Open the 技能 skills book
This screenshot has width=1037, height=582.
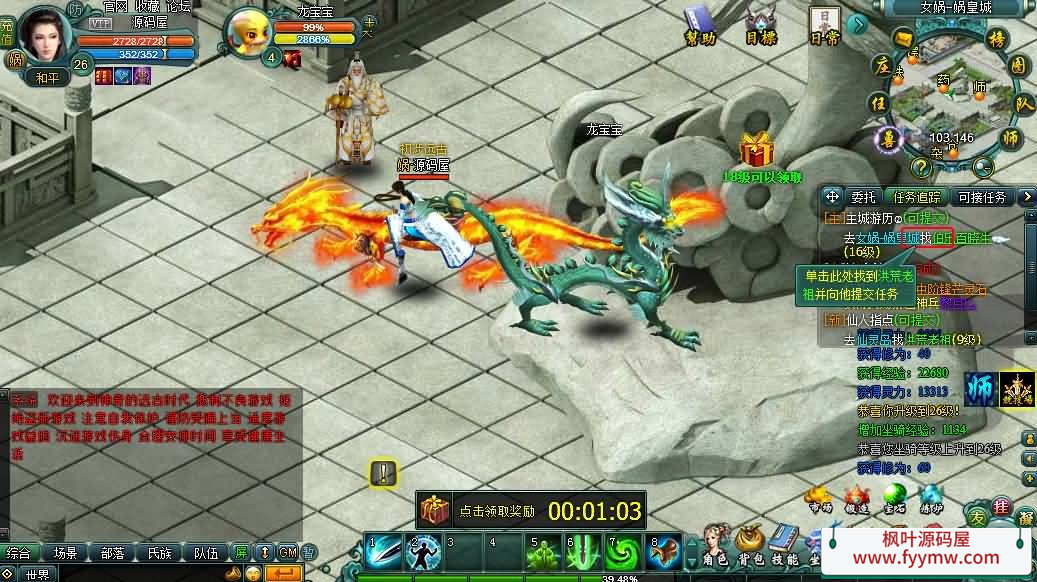784,547
